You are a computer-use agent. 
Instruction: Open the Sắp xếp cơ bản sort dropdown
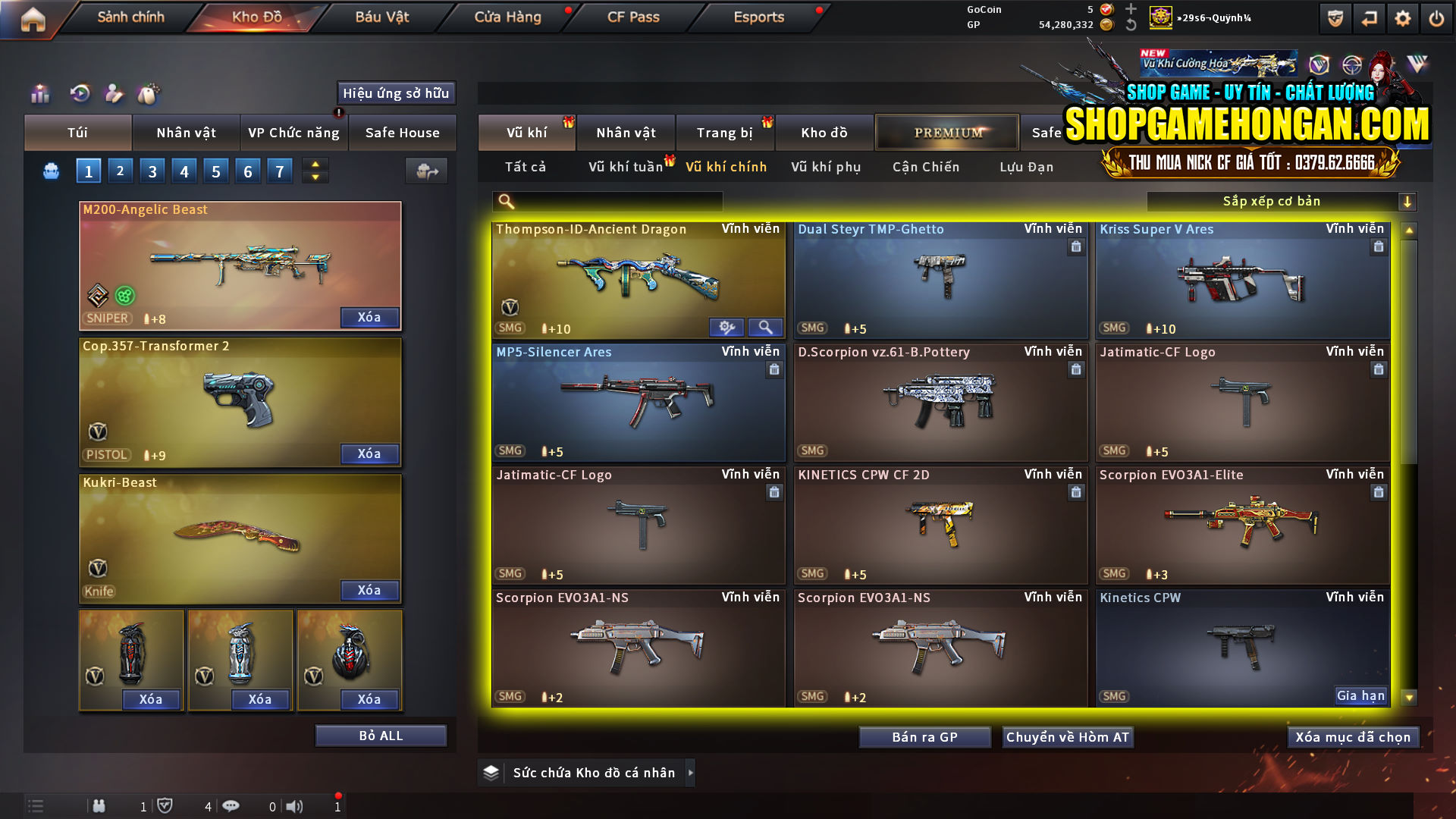[1274, 201]
